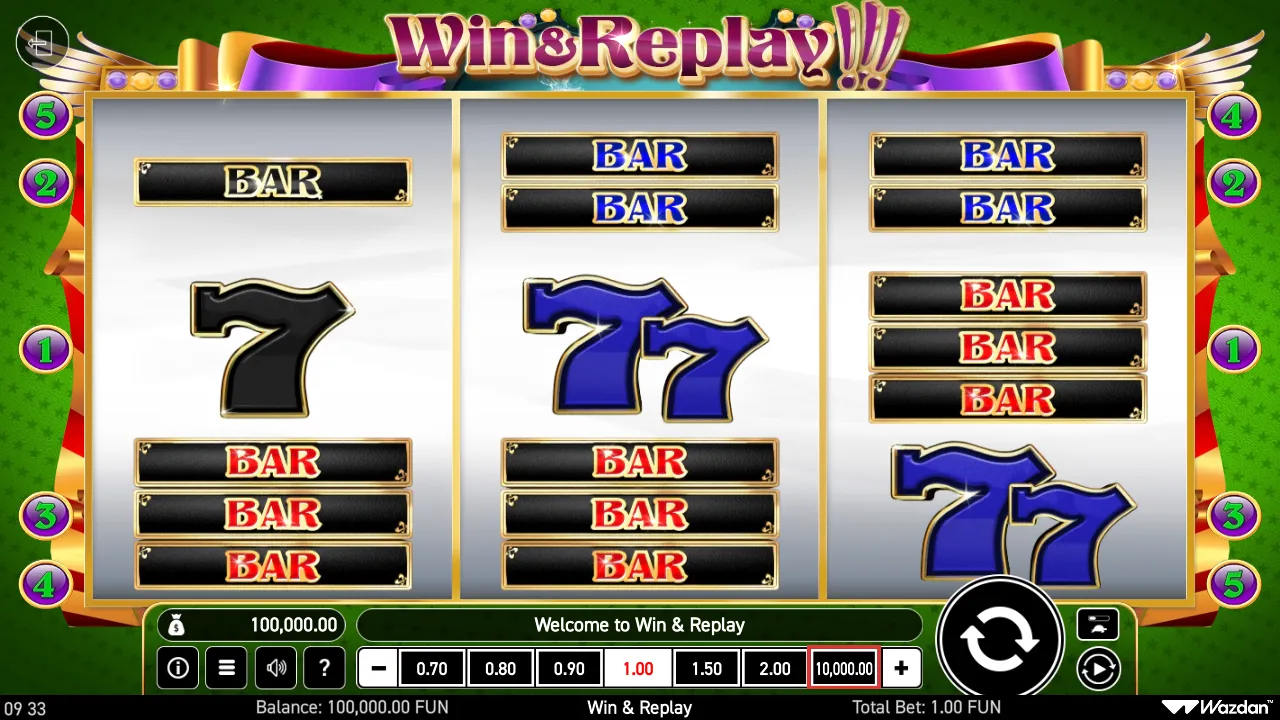Click the Welcome to Win & Replay message bar
The image size is (1280, 720).
tap(640, 624)
